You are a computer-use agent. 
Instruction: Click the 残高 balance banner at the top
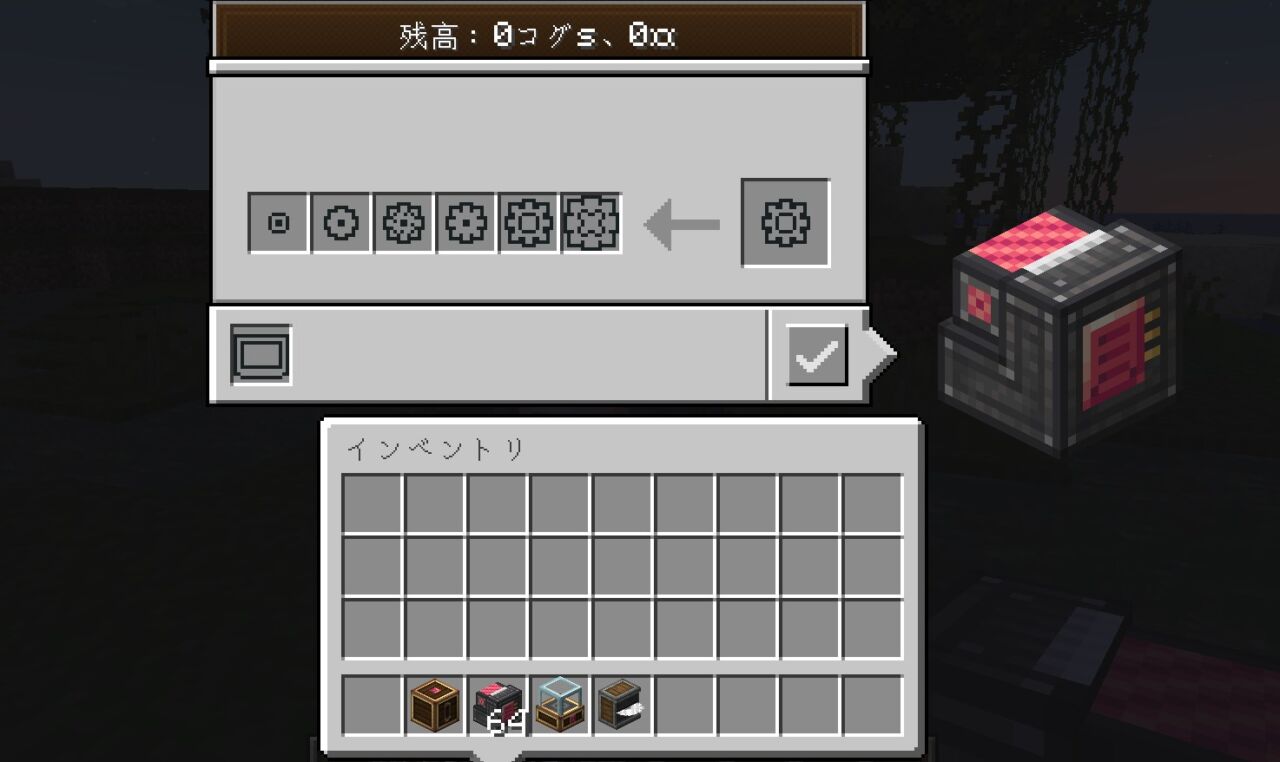pyautogui.click(x=536, y=36)
